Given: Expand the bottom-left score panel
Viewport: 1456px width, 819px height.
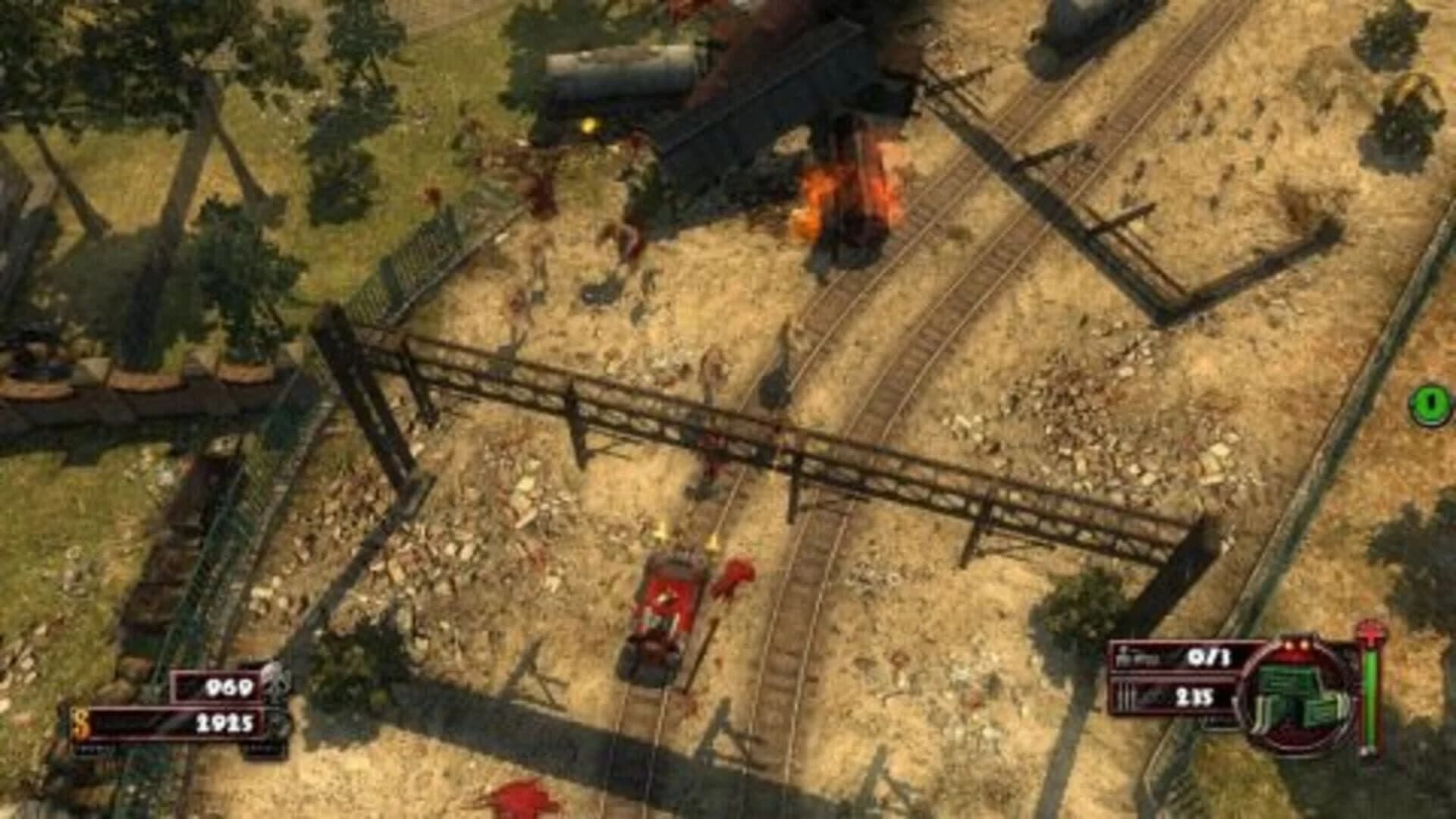Looking at the screenshot, I should click(220, 686).
